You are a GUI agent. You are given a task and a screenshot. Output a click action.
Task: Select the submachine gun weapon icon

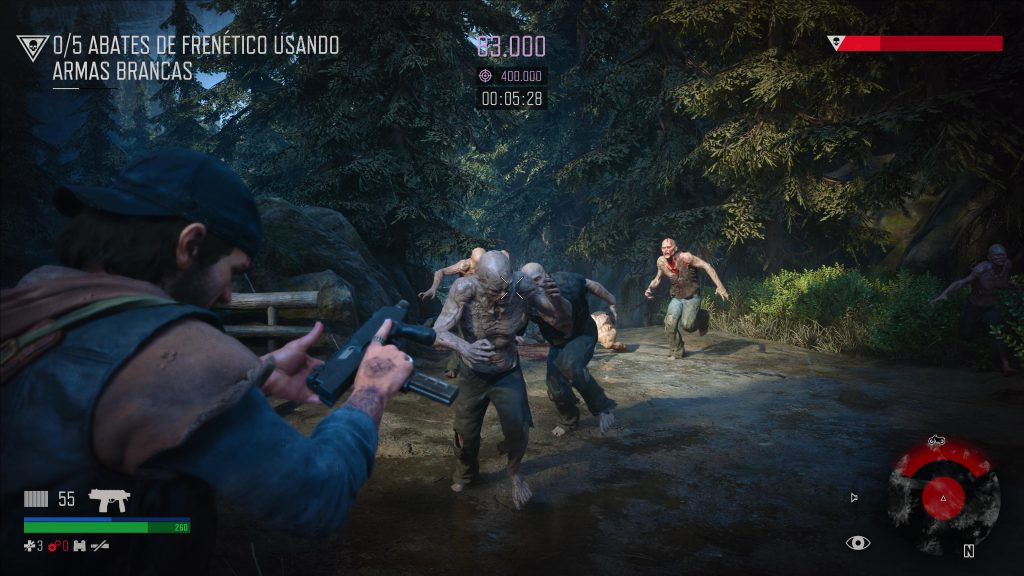(x=109, y=499)
